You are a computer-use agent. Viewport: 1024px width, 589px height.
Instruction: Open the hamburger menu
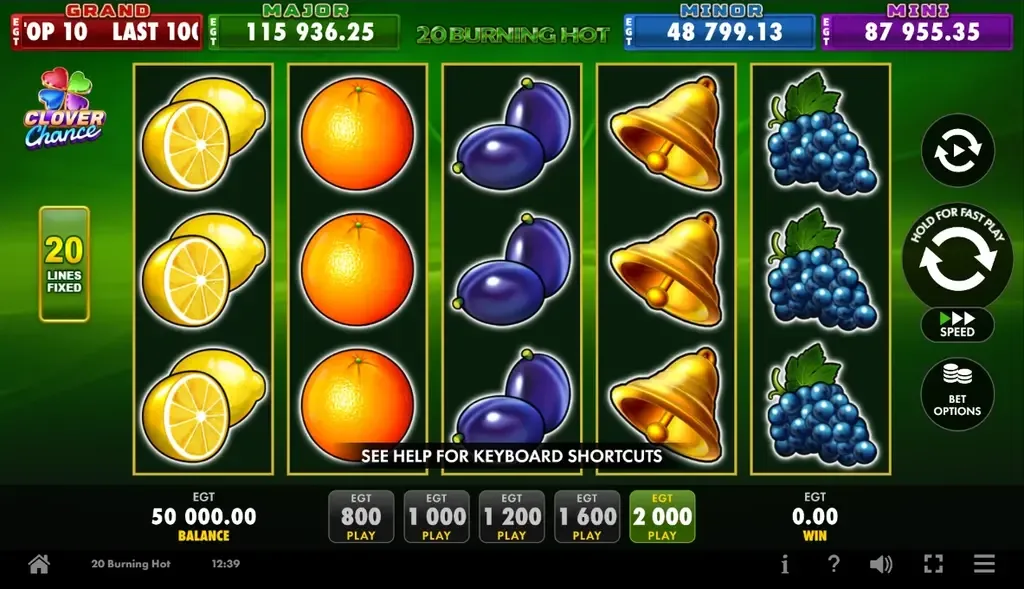pyautogui.click(x=984, y=564)
